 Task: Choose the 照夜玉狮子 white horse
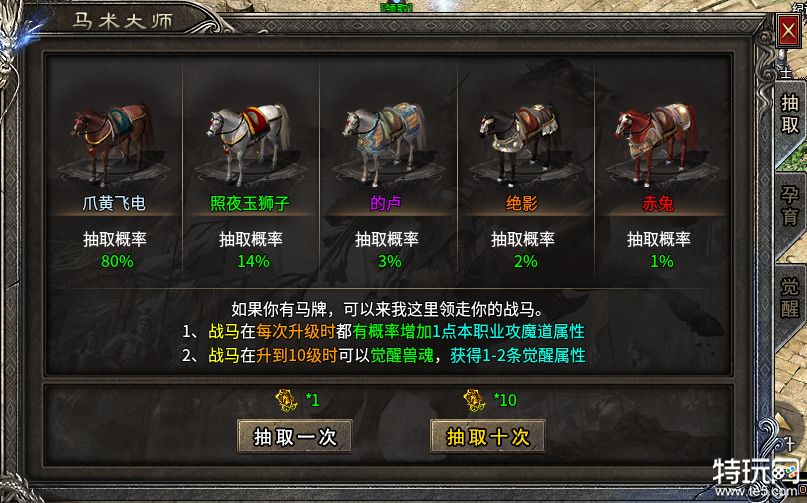250,136
